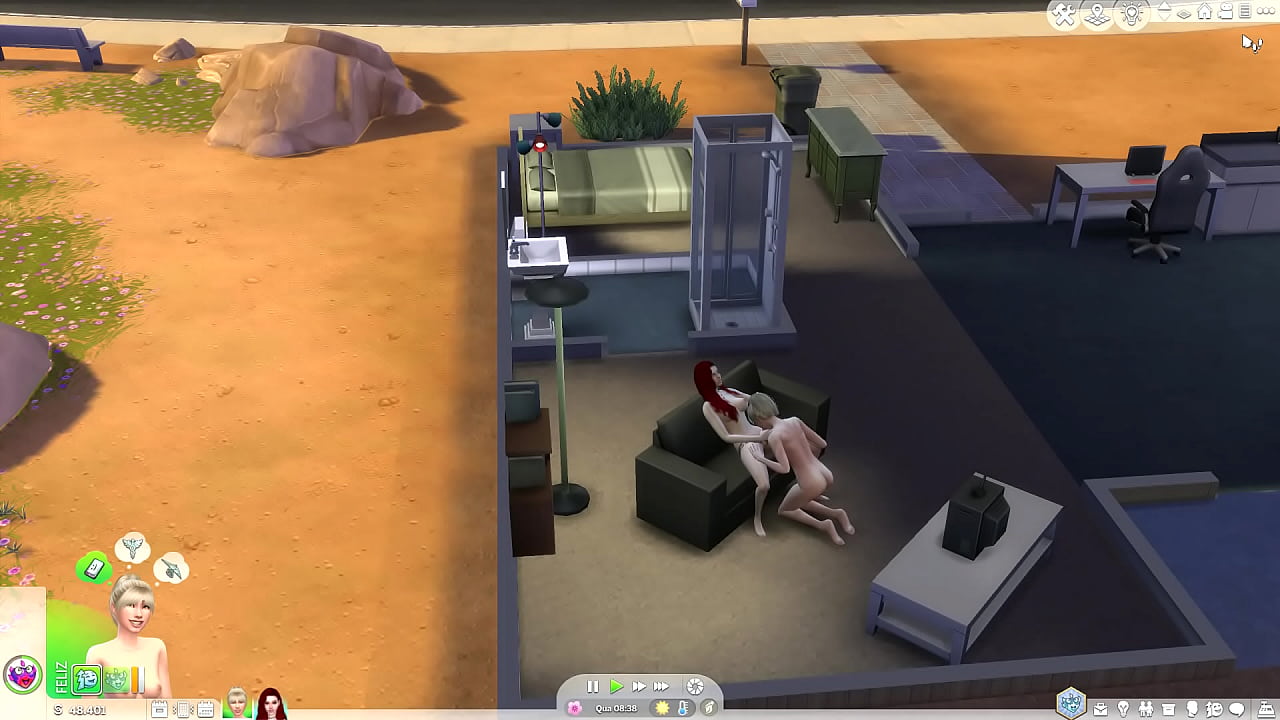Open the Relationships panel icon
Image resolution: width=1280 pixels, height=720 pixels.
pyautogui.click(x=1146, y=710)
